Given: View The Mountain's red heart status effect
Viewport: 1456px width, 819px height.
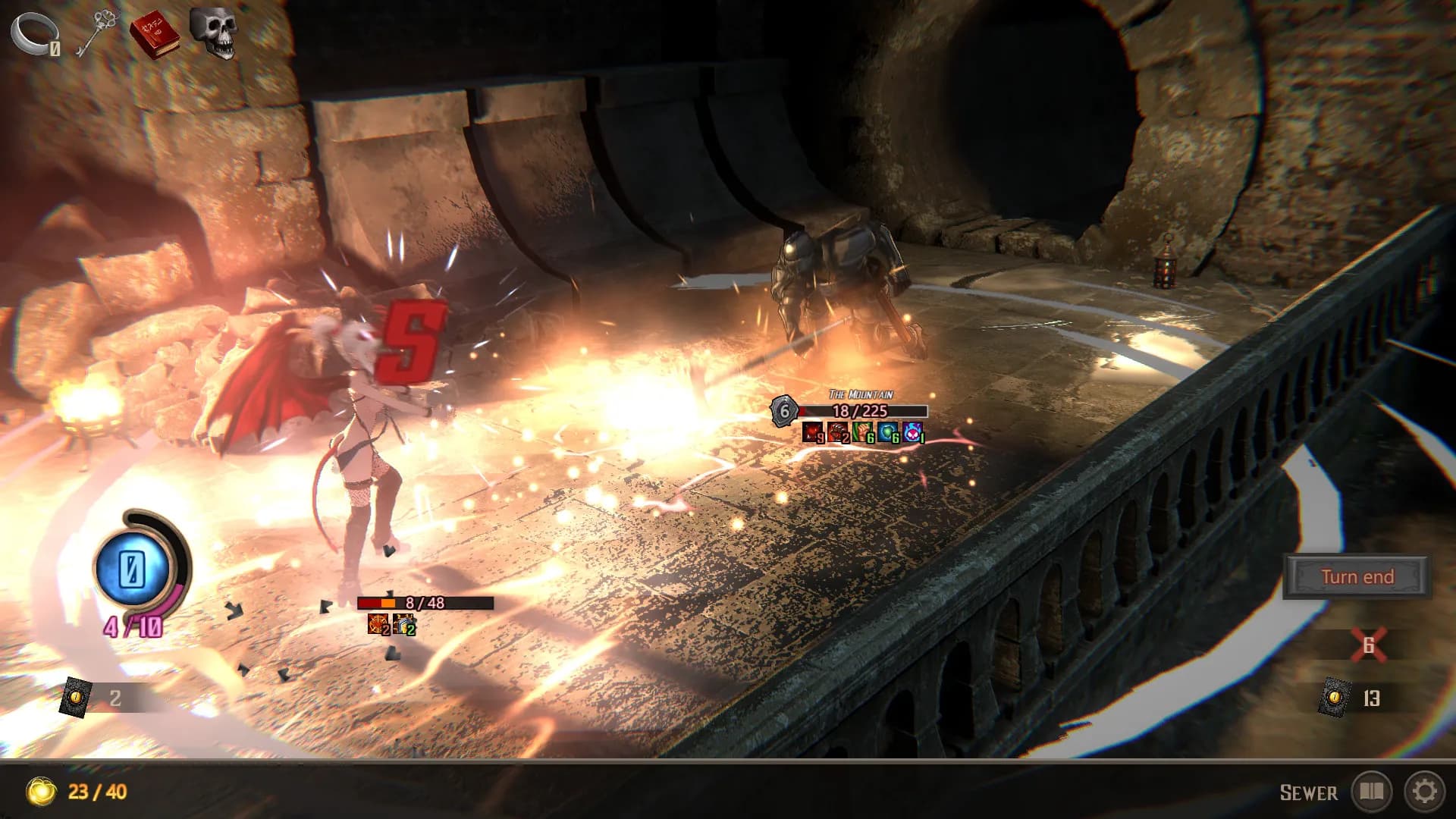Looking at the screenshot, I should coord(812,434).
